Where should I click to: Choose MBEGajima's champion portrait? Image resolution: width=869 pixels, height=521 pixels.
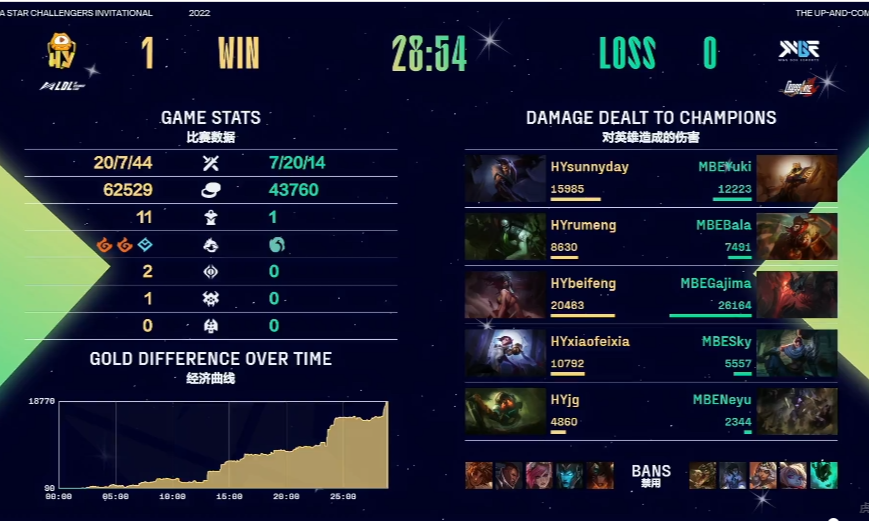point(797,295)
